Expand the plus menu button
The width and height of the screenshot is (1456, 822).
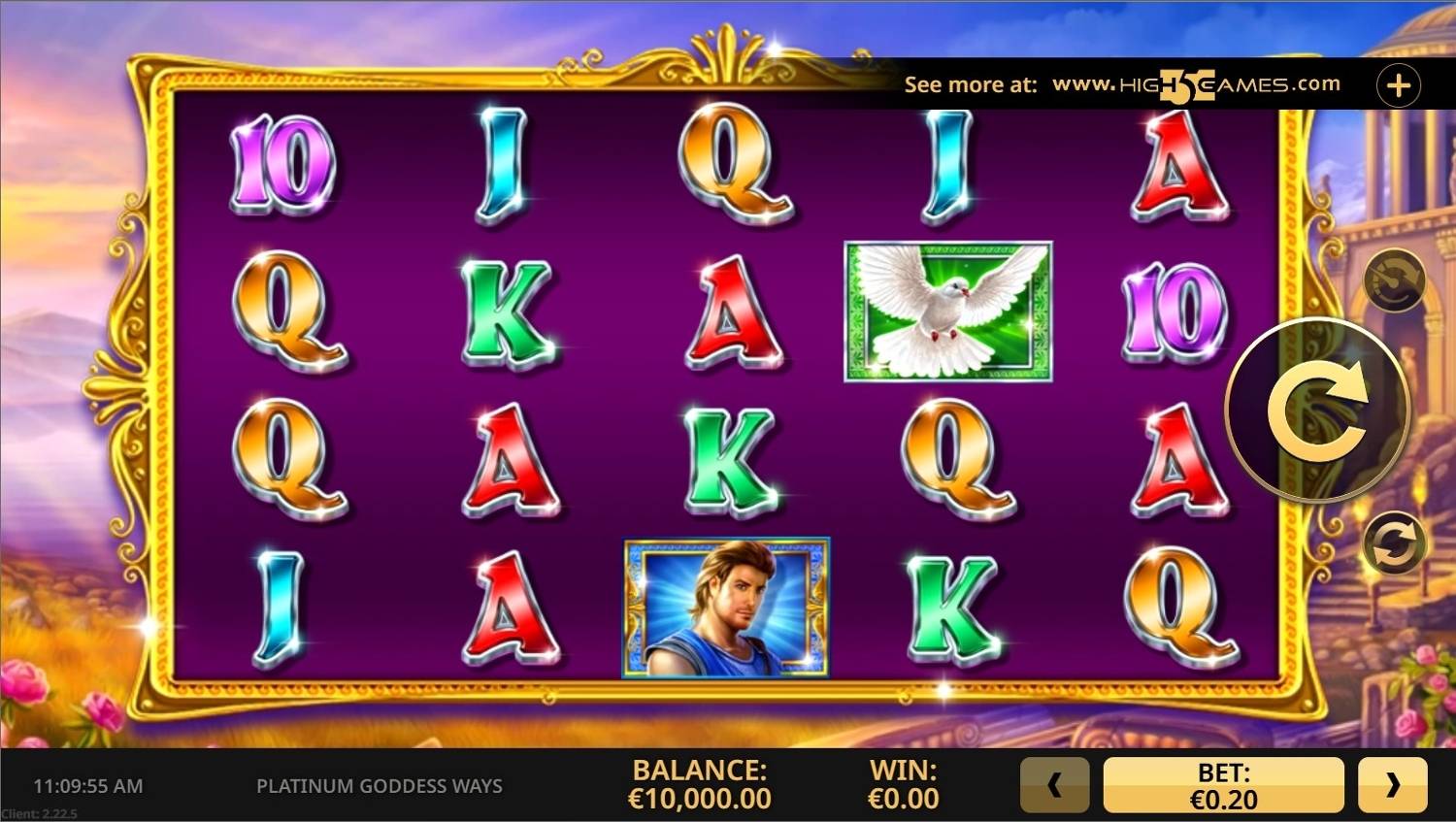pos(1398,85)
